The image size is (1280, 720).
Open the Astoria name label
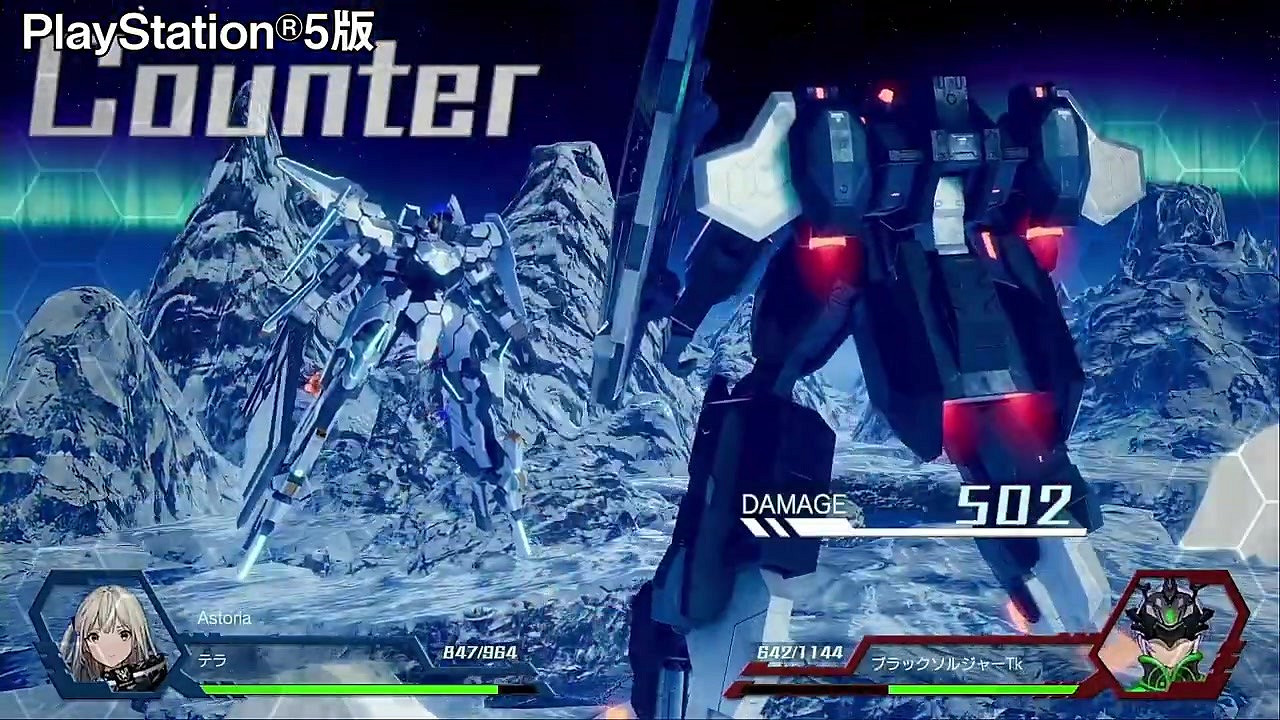tap(225, 618)
